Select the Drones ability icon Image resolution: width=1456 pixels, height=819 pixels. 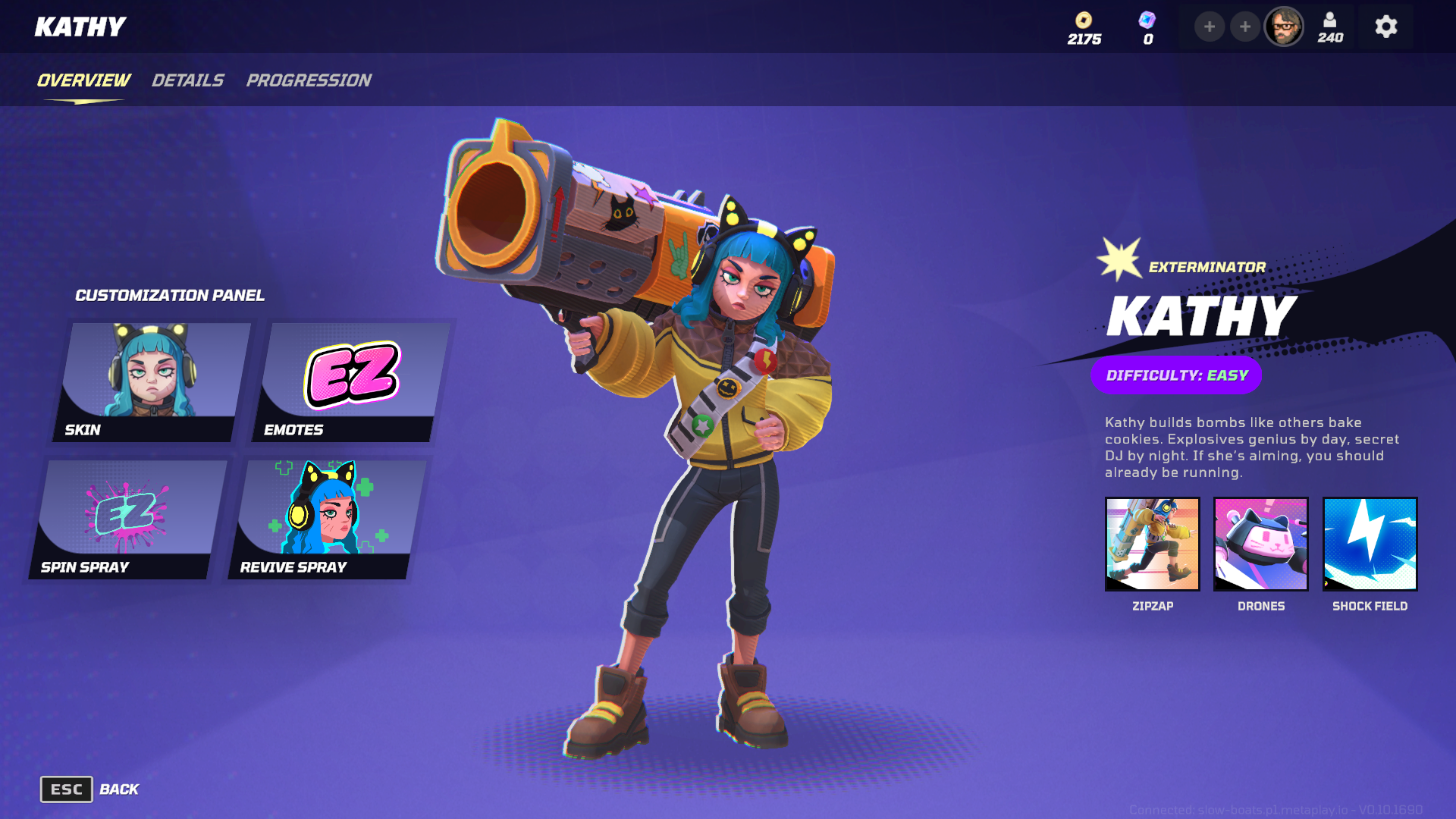(x=1260, y=544)
